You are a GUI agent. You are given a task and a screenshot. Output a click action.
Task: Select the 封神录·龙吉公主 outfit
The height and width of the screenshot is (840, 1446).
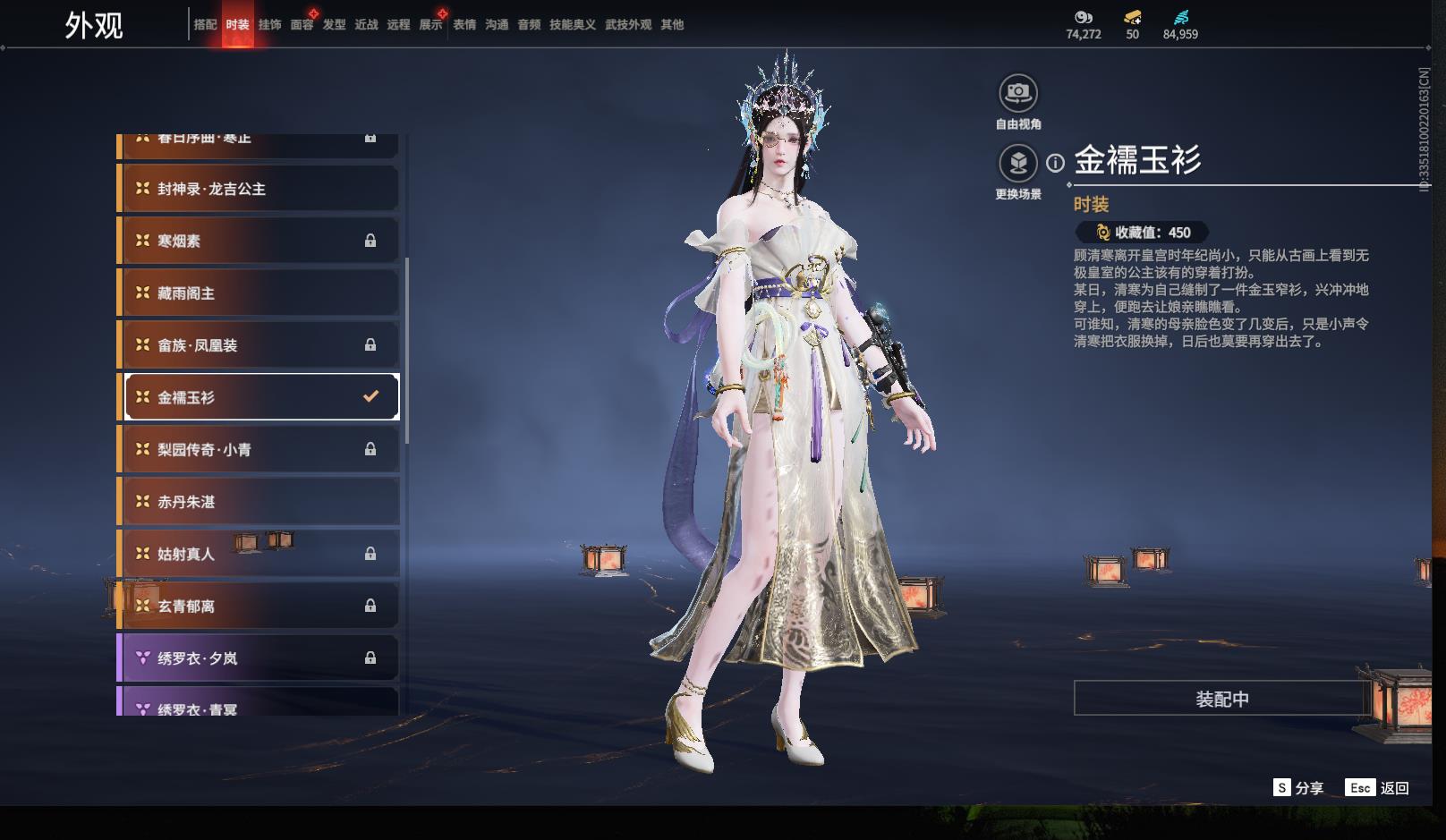click(x=259, y=189)
